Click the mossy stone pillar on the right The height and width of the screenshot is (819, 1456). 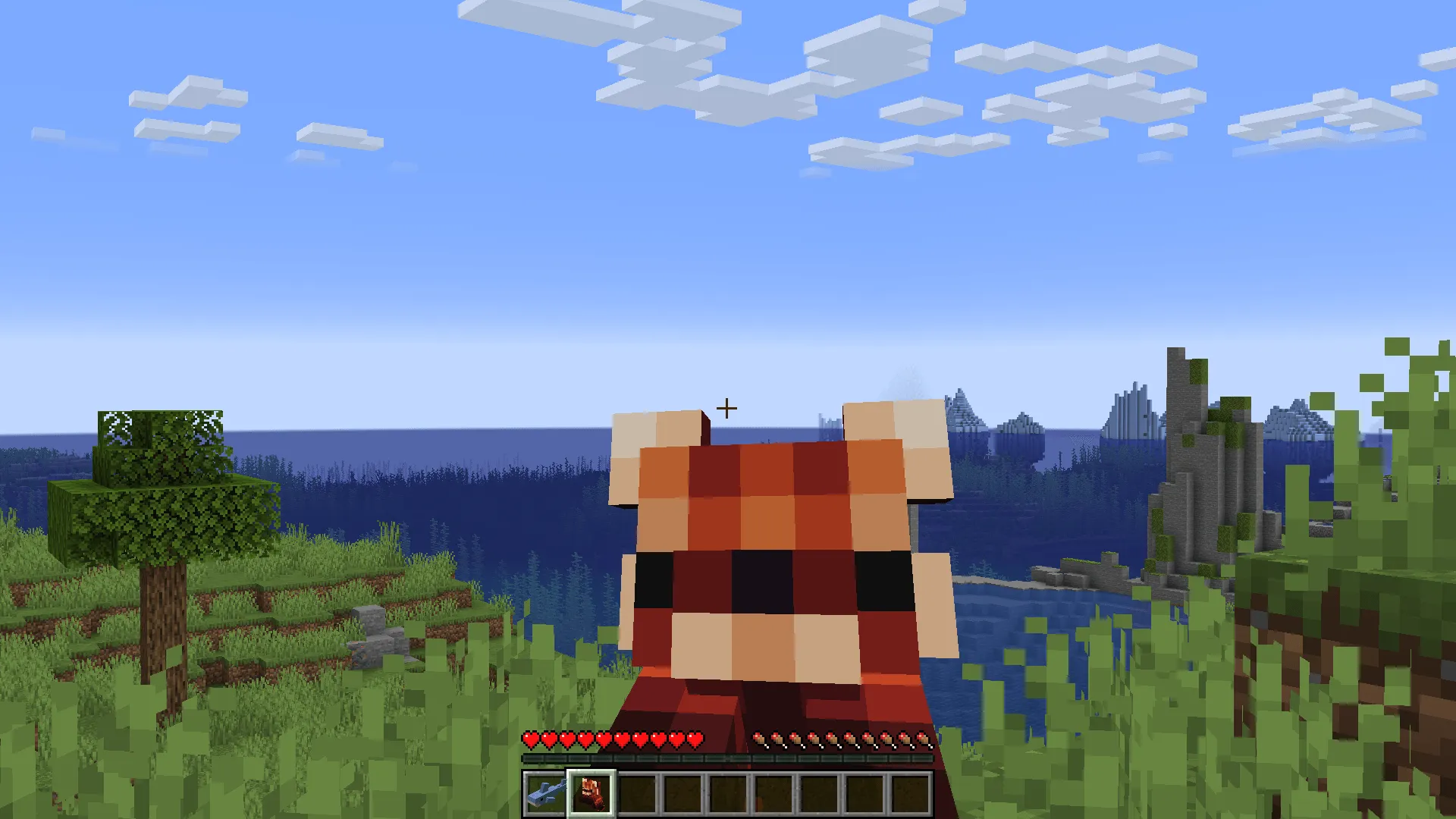click(1183, 455)
